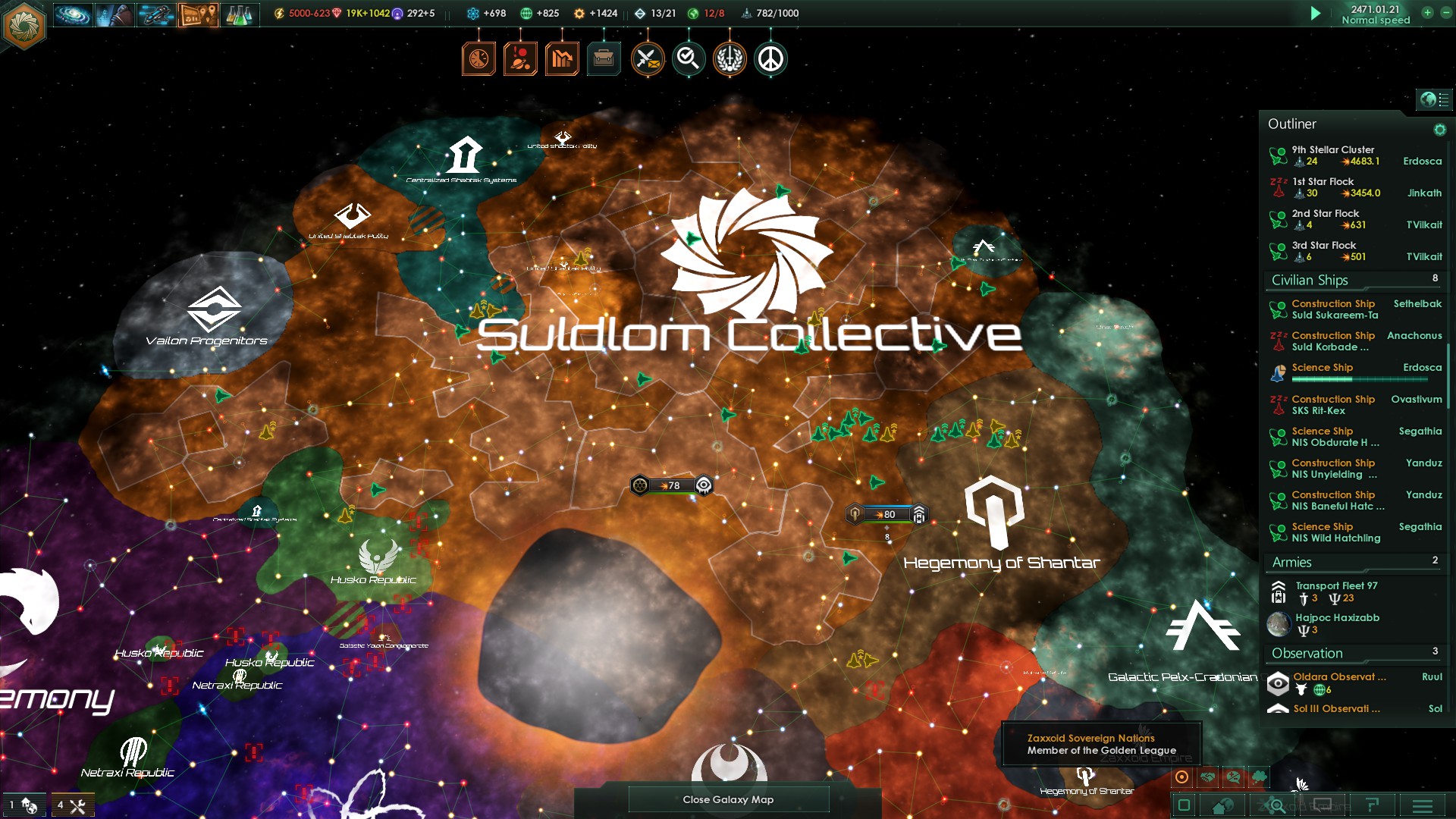Close the galaxy map
The image size is (1456, 819).
[x=728, y=799]
